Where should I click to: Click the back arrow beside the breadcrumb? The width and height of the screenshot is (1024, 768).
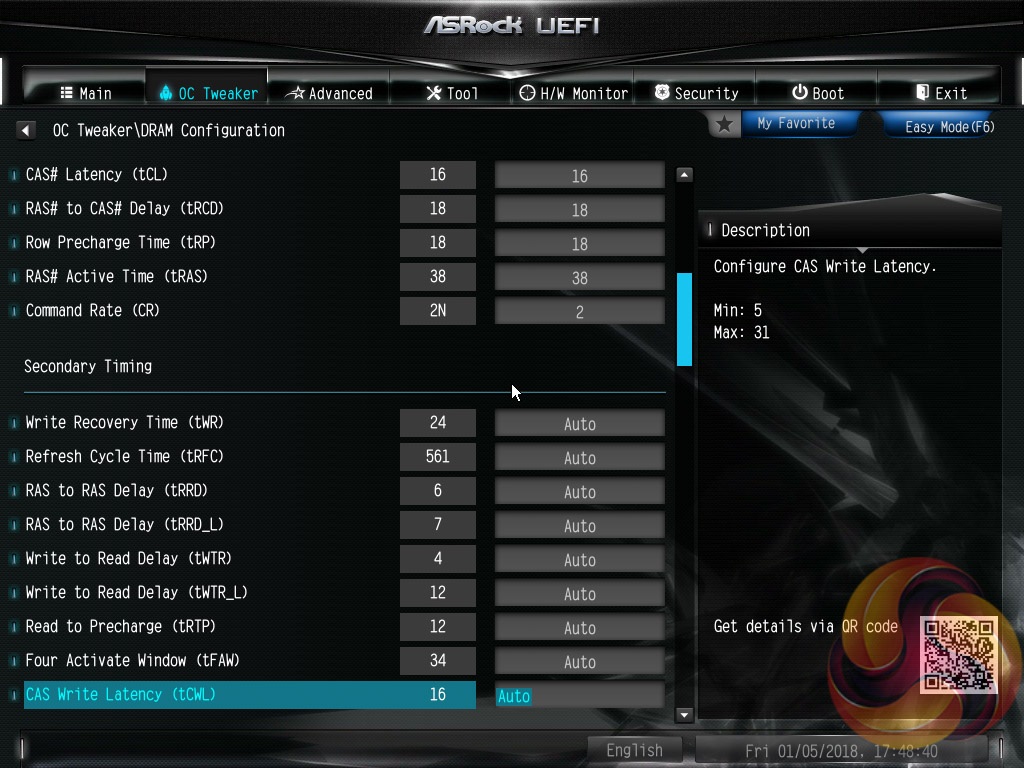(26, 130)
